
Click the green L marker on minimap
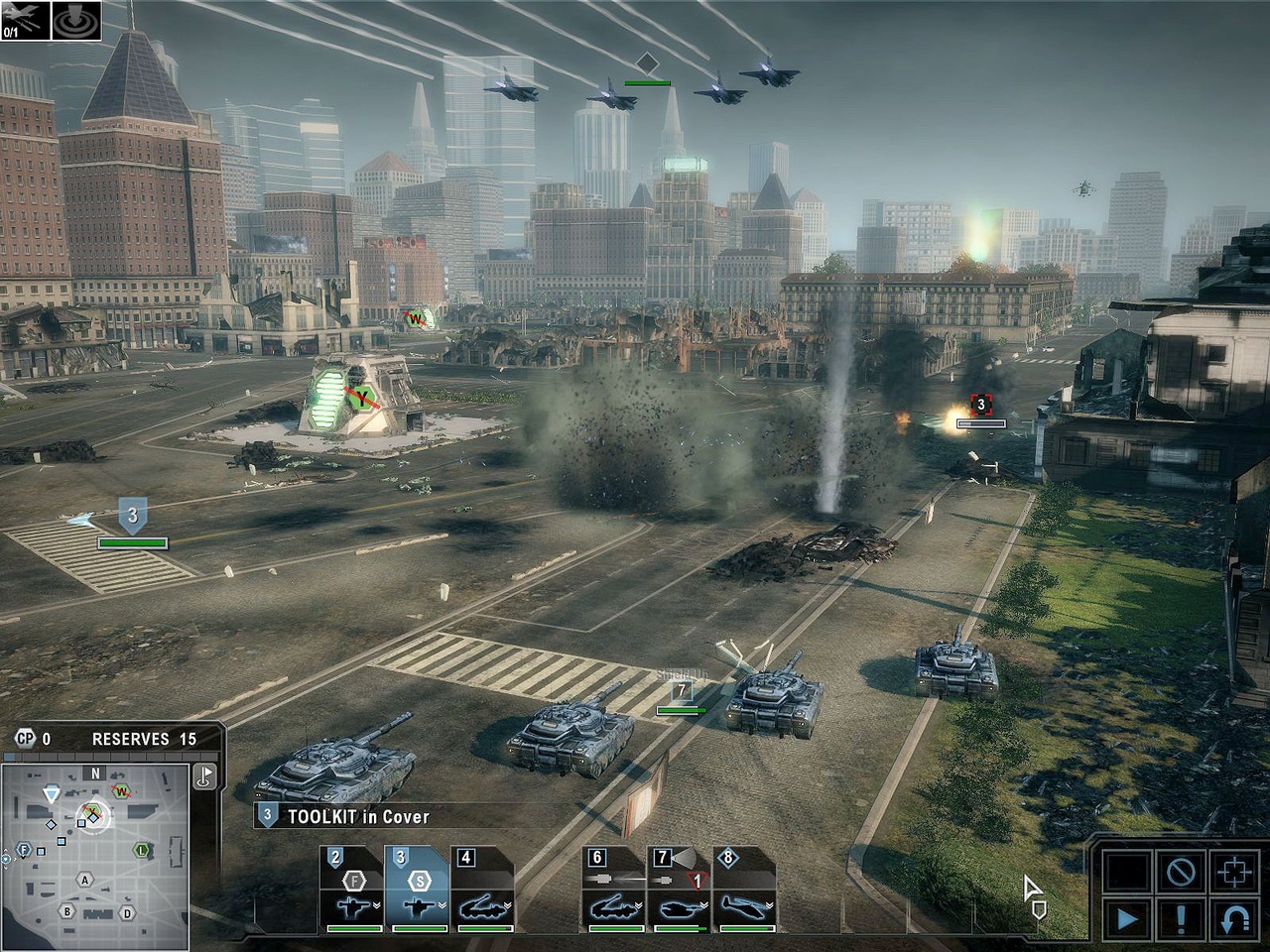click(x=143, y=850)
